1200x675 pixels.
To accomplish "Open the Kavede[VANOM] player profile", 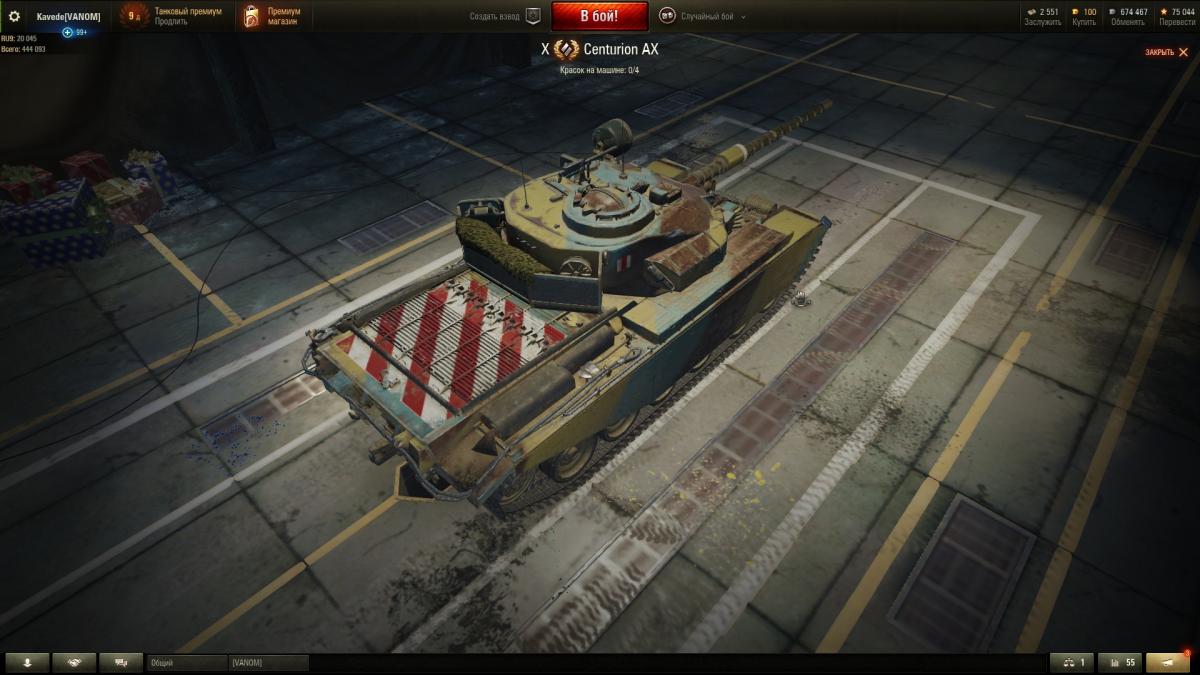I will pyautogui.click(x=68, y=16).
